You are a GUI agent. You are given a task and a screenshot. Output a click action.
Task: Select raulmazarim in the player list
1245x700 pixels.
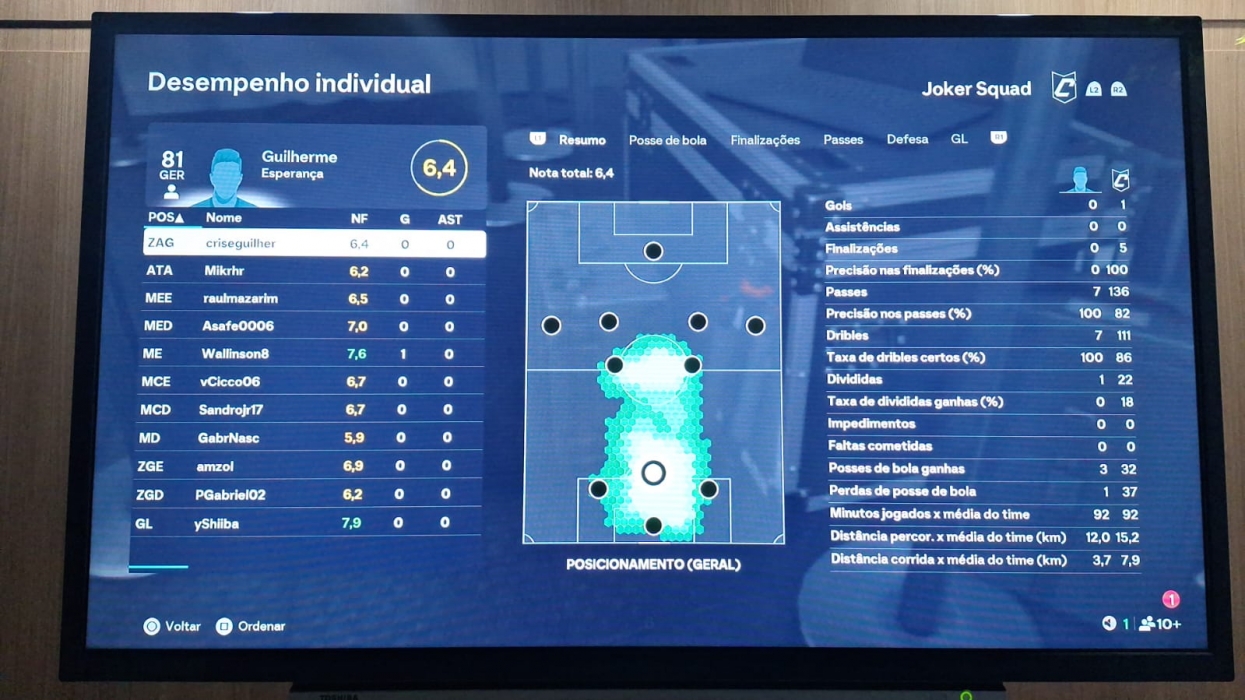312,298
